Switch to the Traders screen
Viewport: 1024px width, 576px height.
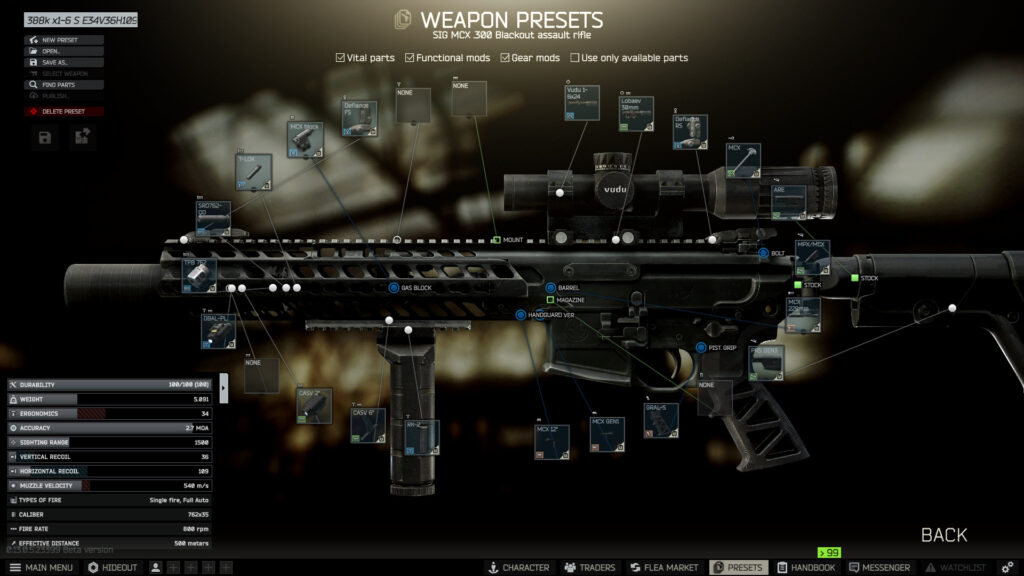tap(590, 568)
